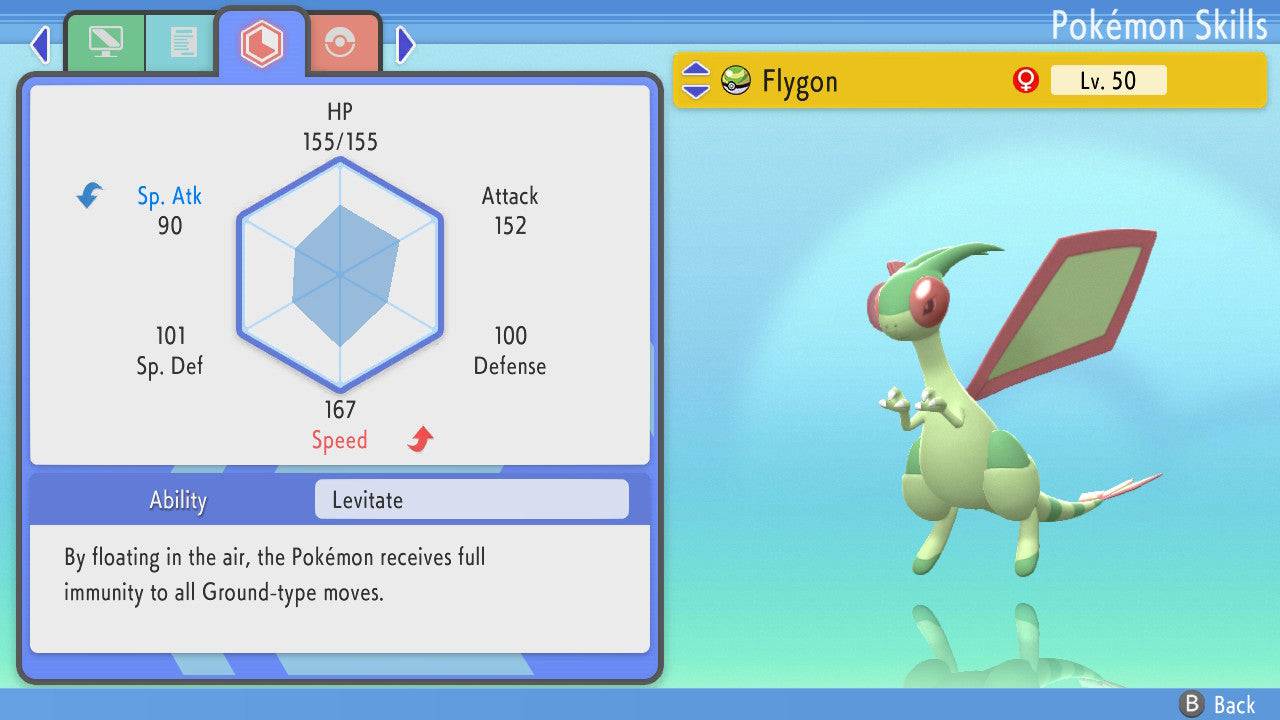Select the blue decreased-stat arrow near Sp. Atk
Screen dimensions: 1280x720
point(88,196)
